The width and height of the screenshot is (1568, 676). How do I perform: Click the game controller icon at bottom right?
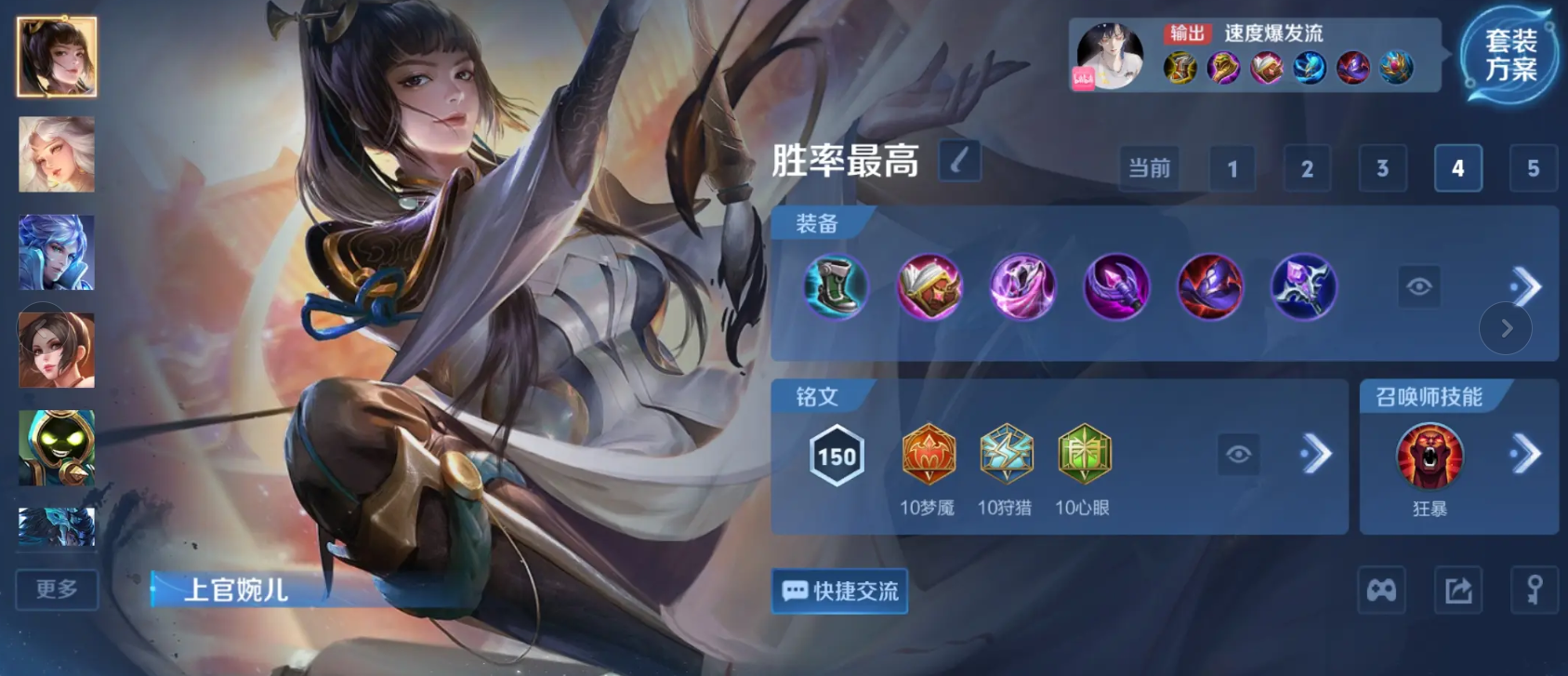(x=1381, y=590)
